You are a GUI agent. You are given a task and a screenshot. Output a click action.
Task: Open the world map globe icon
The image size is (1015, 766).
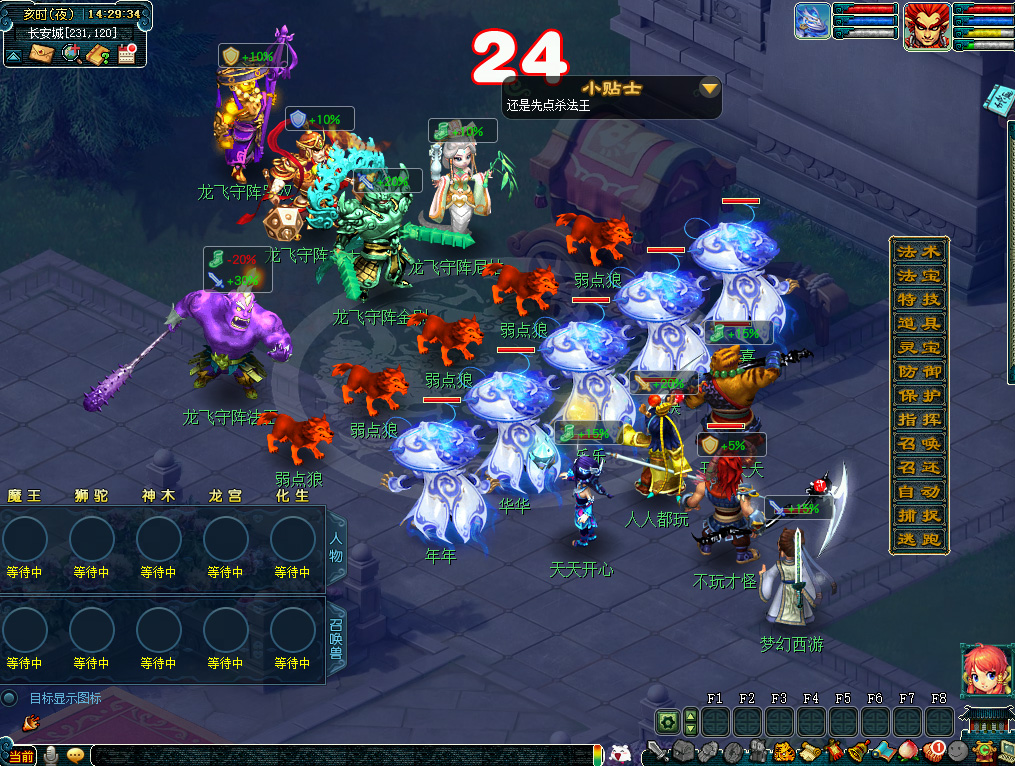point(71,53)
